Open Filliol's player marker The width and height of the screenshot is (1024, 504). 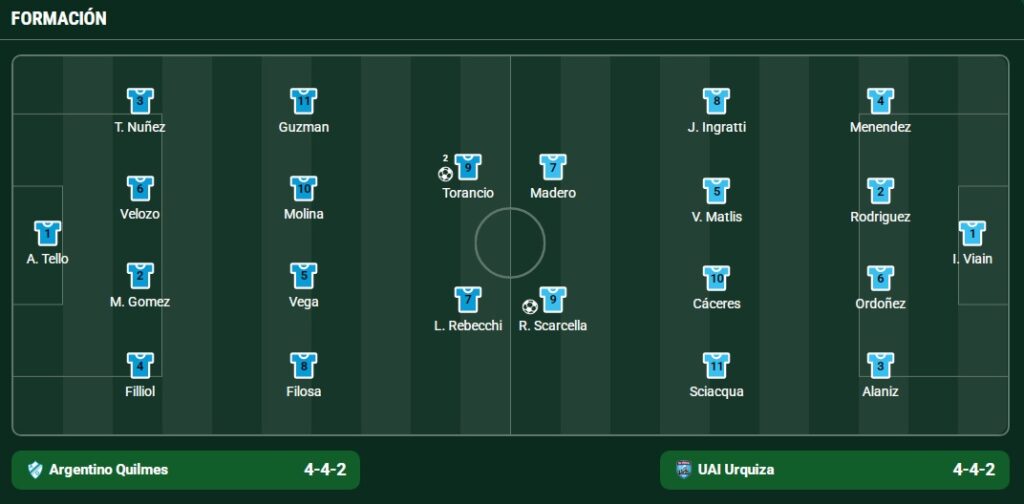point(140,365)
